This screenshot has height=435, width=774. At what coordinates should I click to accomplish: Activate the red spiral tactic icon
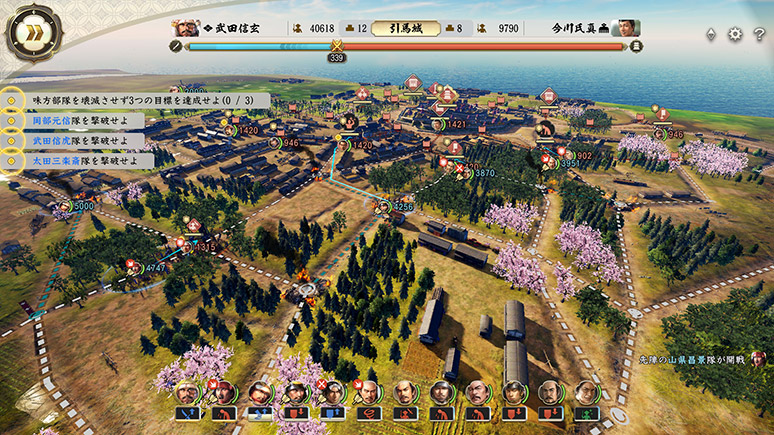coord(369,413)
